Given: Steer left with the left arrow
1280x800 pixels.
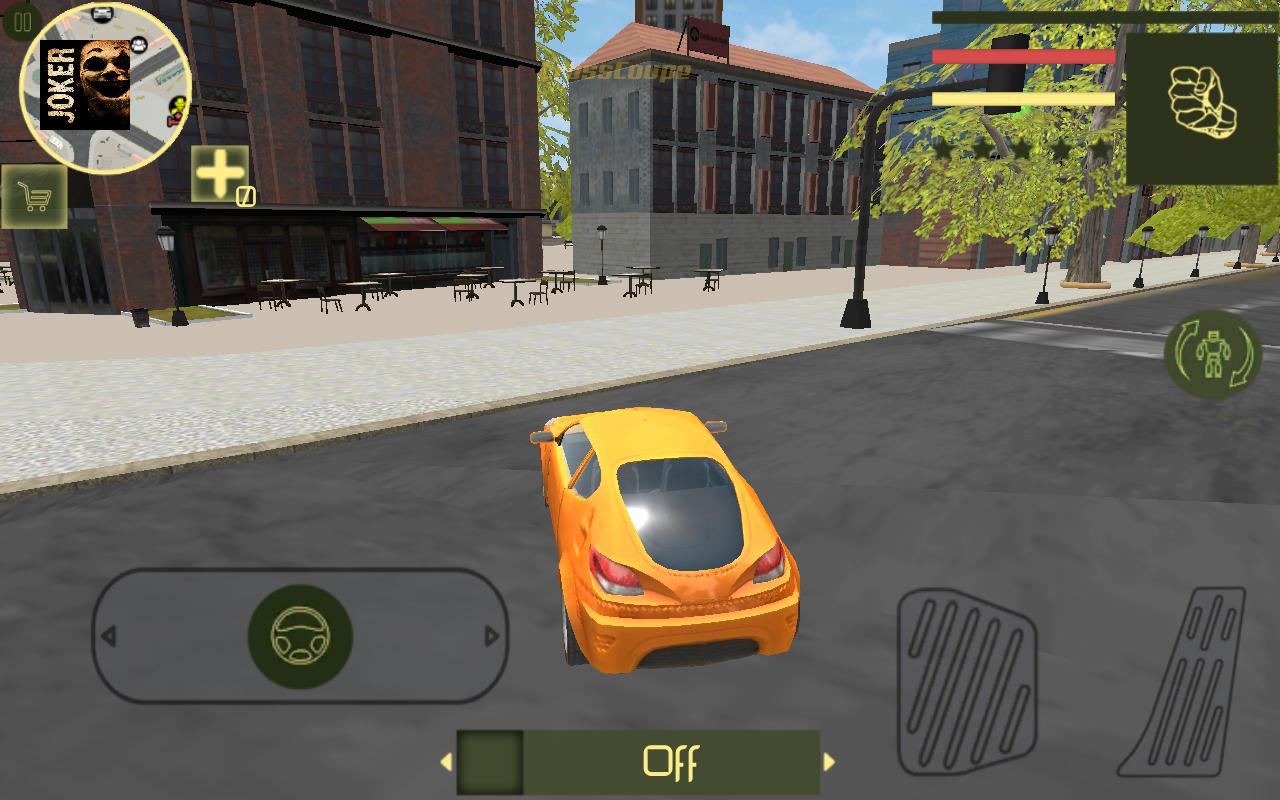Looking at the screenshot, I should coord(109,636).
